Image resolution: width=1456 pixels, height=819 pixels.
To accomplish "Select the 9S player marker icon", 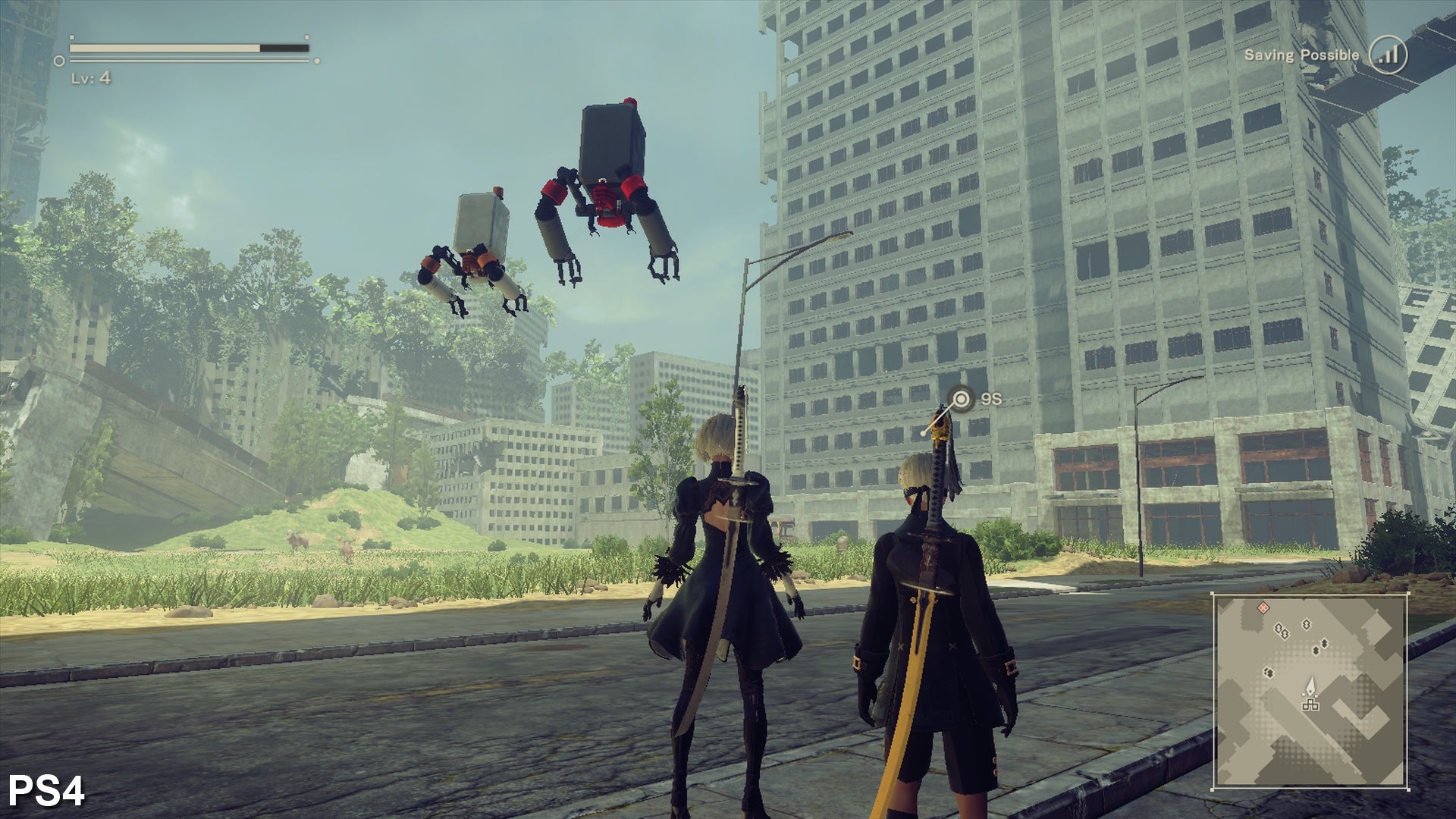I will point(963,397).
